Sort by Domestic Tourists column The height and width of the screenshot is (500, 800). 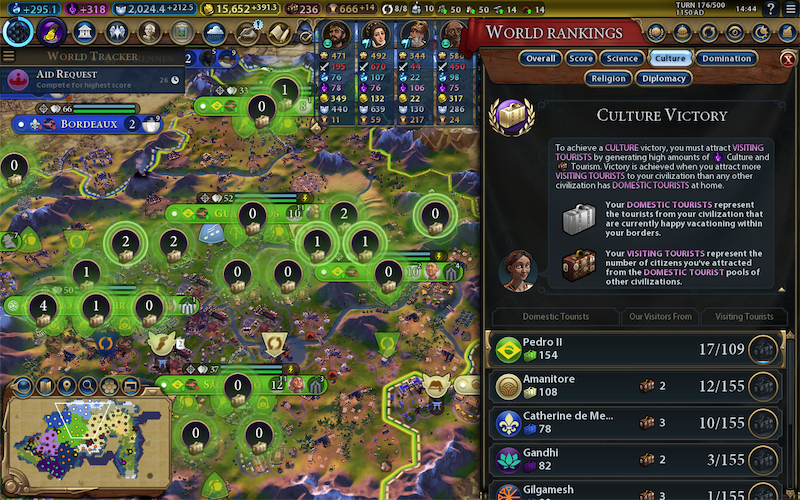pos(556,317)
